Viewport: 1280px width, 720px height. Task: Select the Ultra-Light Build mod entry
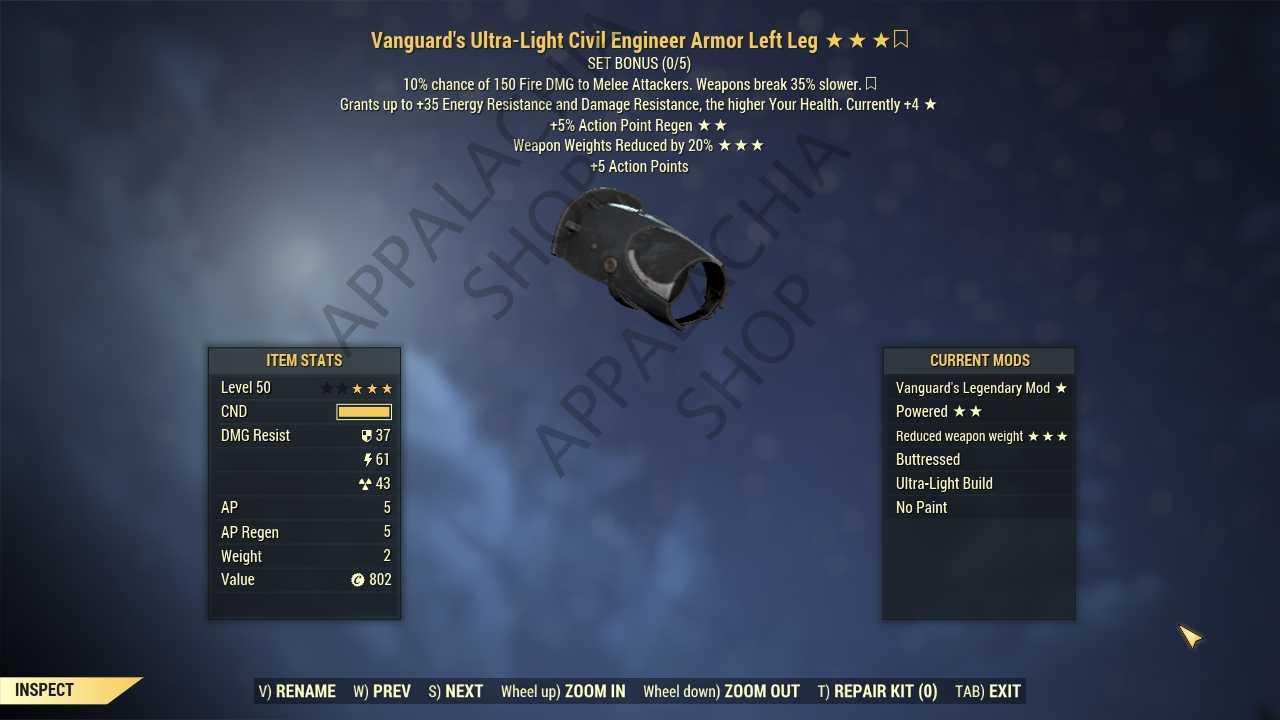(979, 484)
